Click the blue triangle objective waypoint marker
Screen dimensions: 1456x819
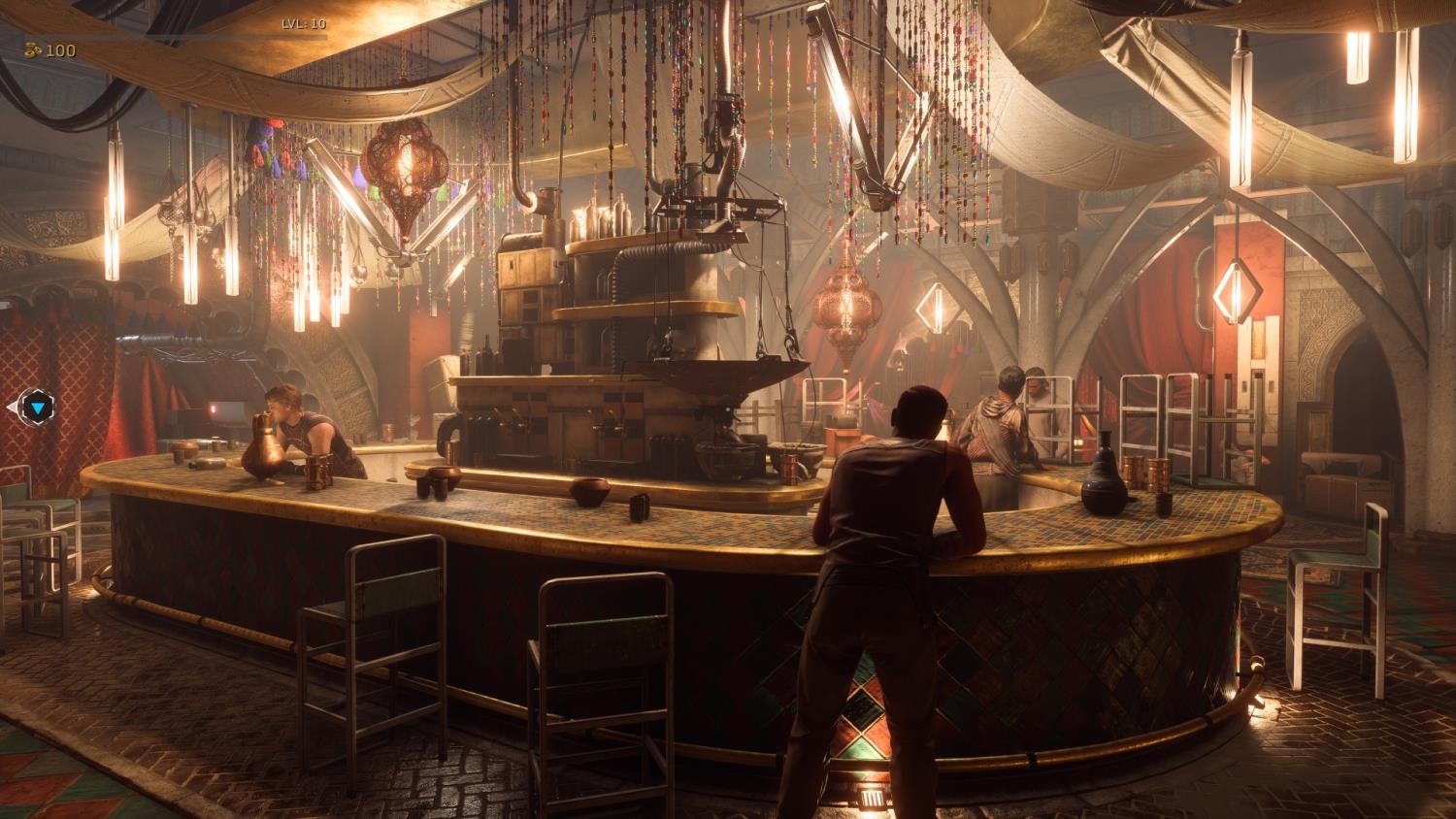pyautogui.click(x=36, y=409)
